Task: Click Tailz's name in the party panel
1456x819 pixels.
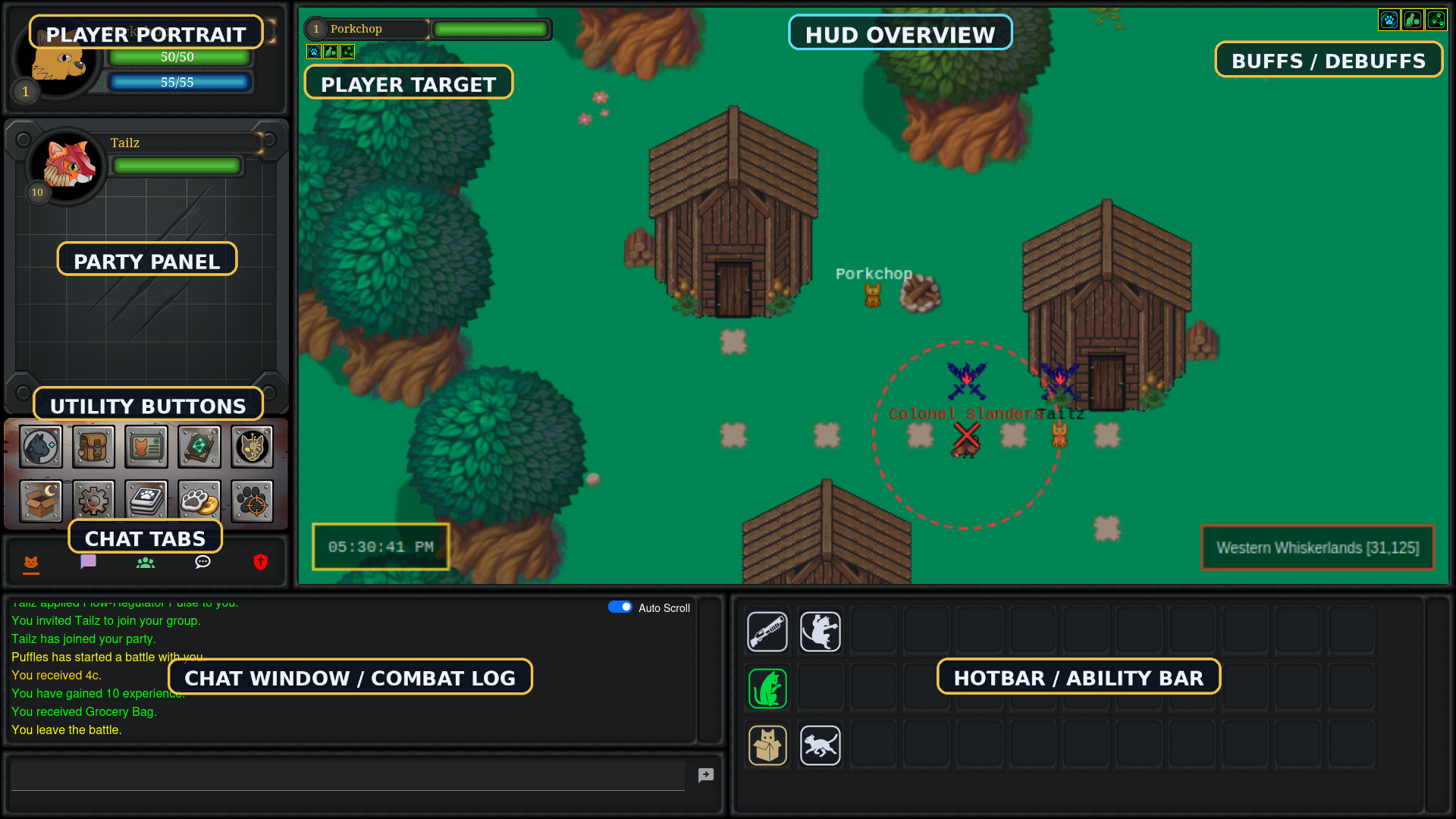Action: pos(126,143)
